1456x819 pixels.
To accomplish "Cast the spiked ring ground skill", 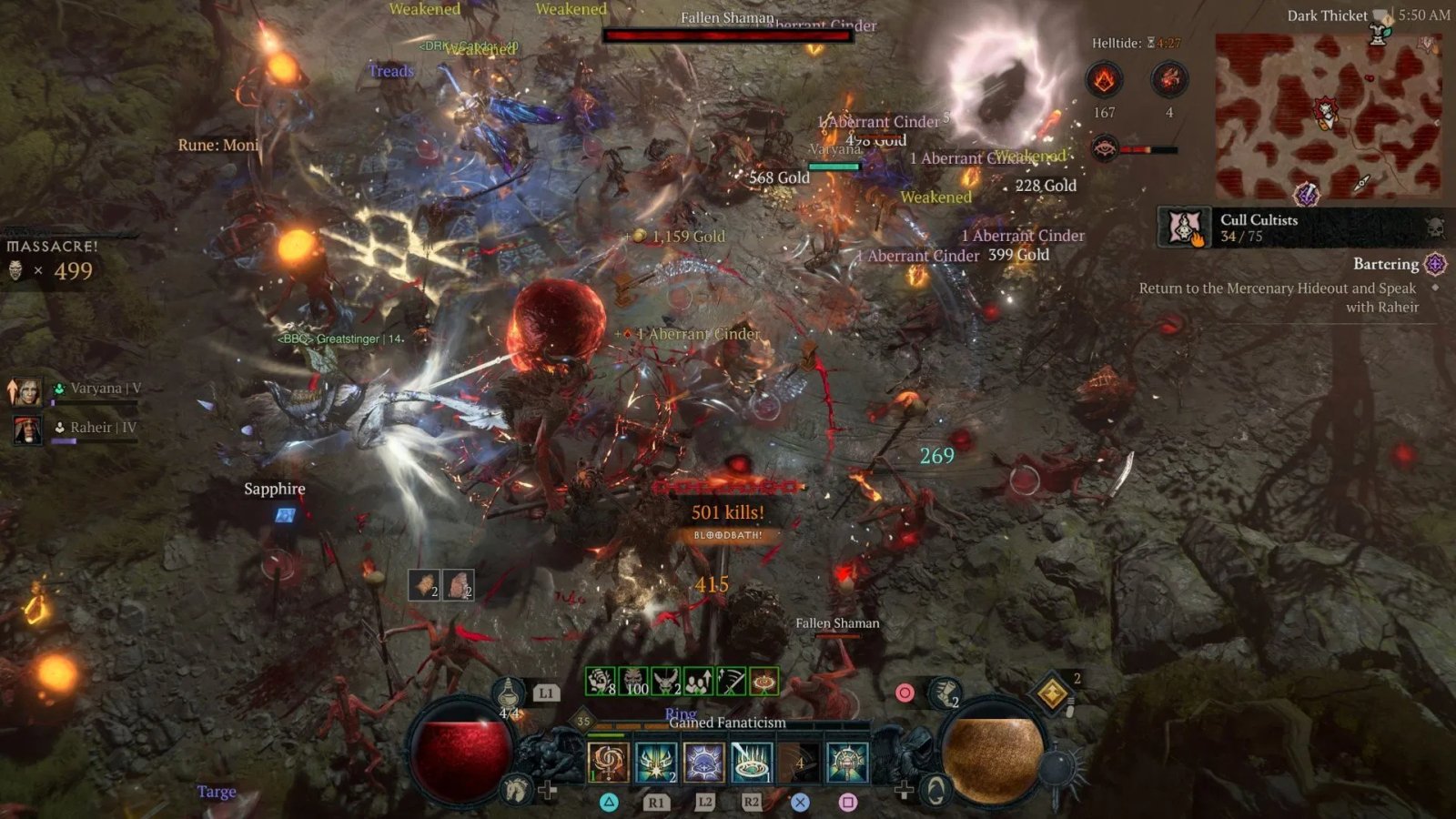I will point(752,763).
